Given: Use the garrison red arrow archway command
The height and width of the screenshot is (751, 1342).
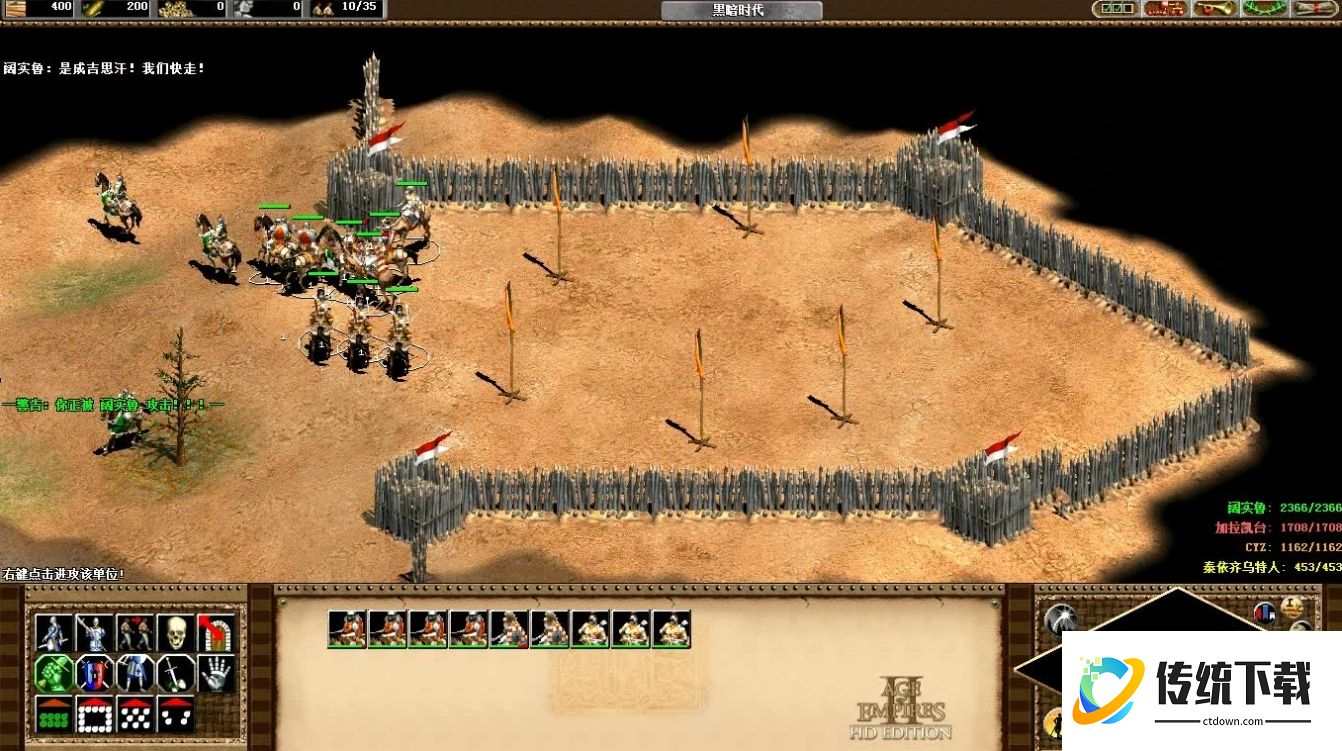Looking at the screenshot, I should 216,633.
